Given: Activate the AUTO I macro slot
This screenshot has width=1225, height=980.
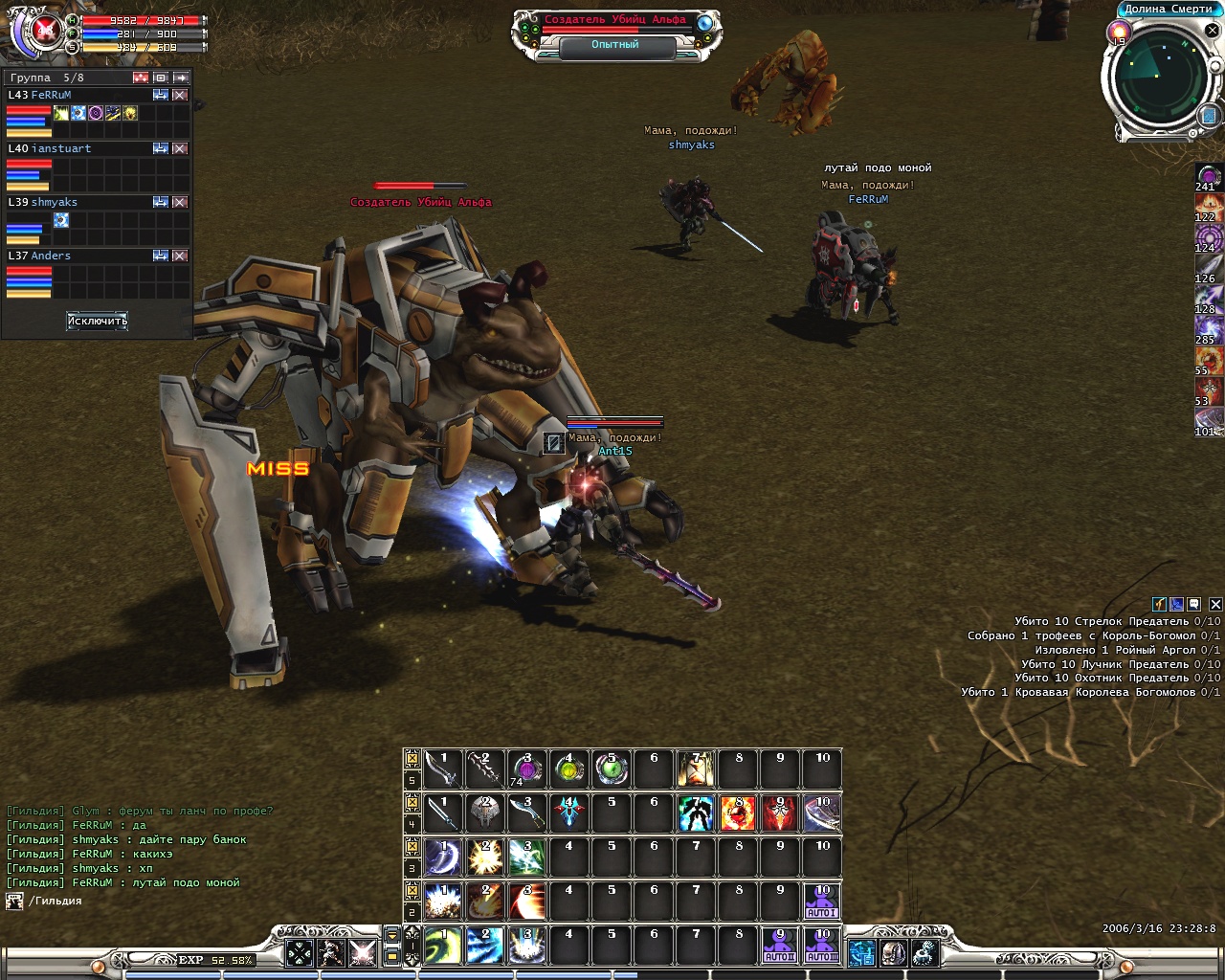Looking at the screenshot, I should 821,901.
